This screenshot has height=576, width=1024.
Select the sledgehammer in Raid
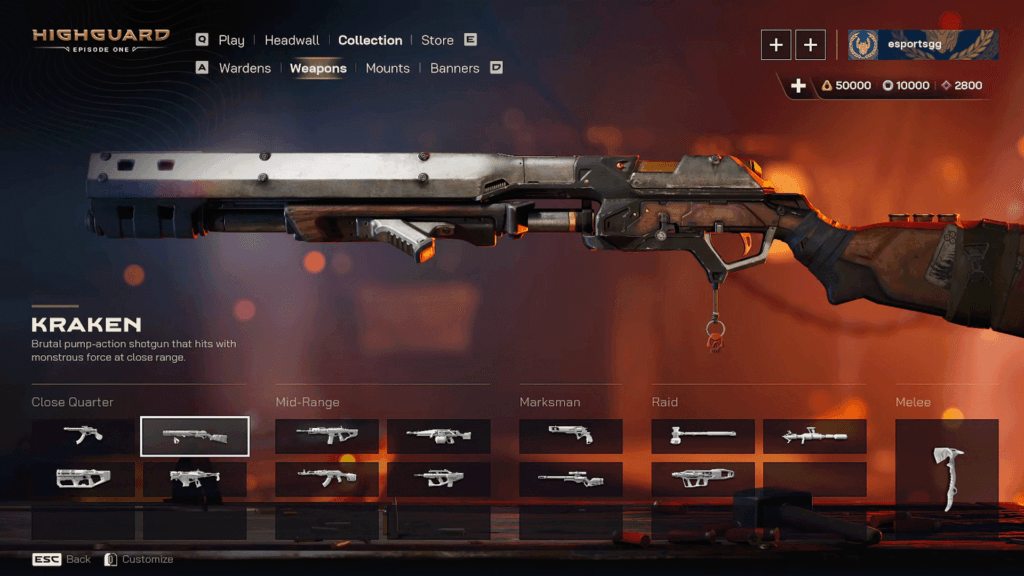pos(703,436)
